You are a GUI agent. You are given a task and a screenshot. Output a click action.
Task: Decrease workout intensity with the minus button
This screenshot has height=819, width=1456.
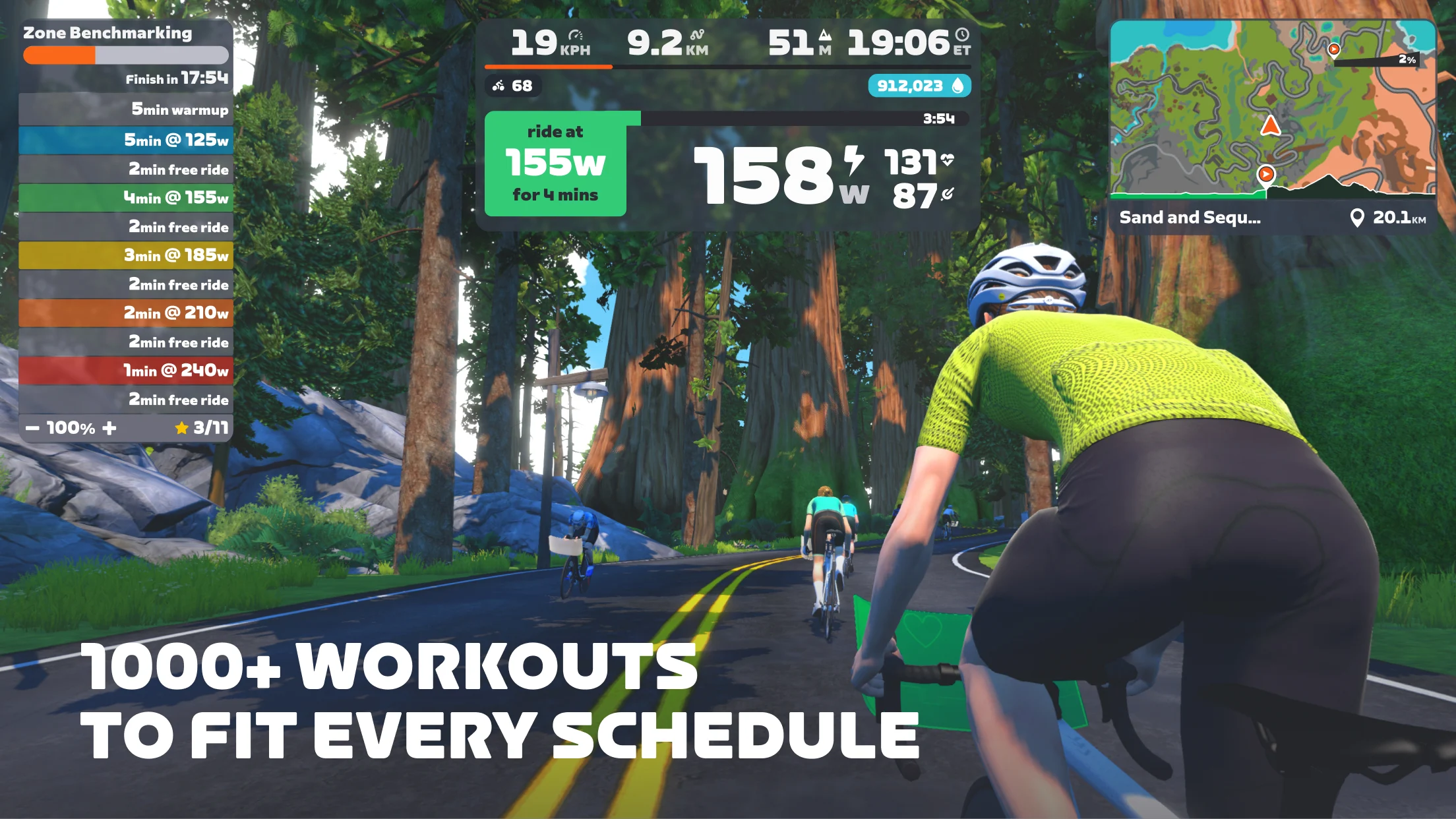(x=32, y=427)
